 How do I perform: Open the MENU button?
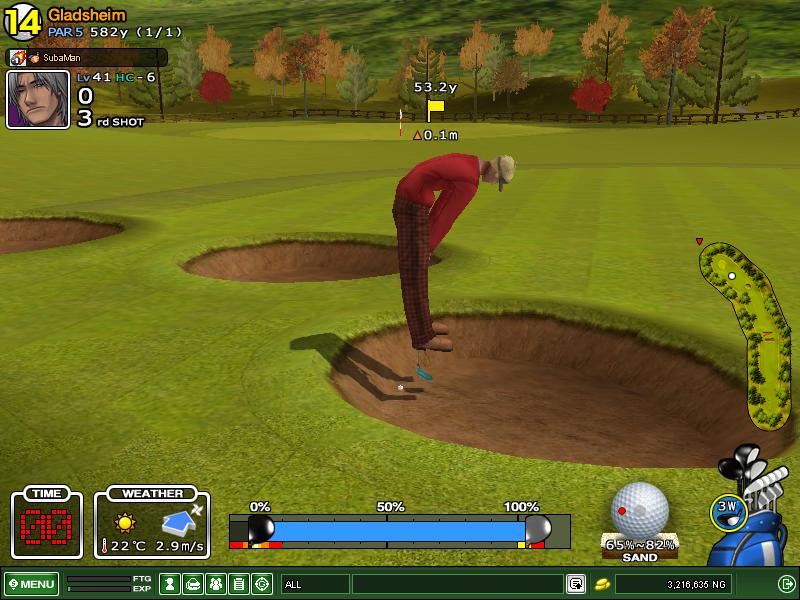pyautogui.click(x=31, y=583)
